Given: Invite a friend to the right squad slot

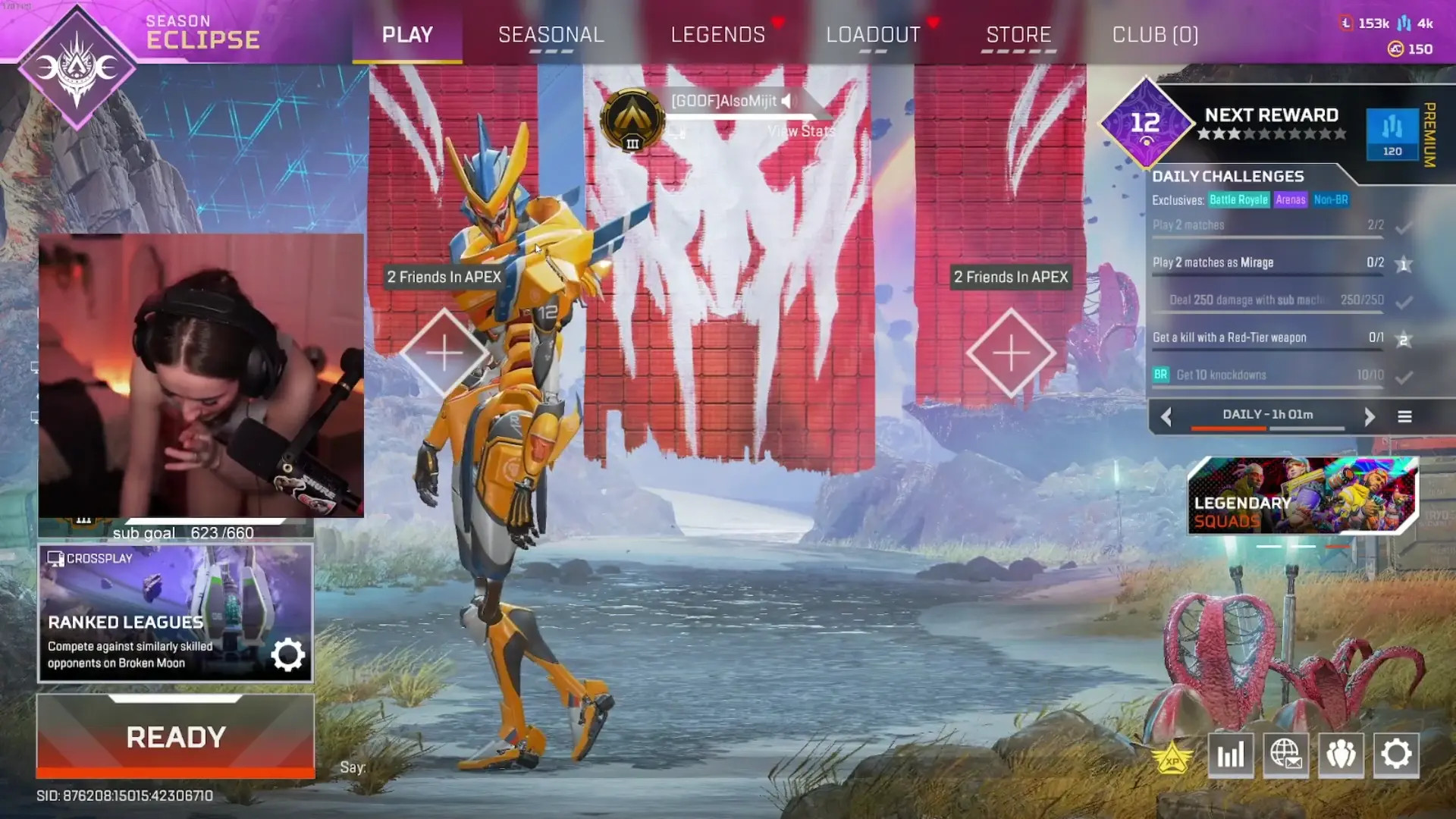Looking at the screenshot, I should (x=1011, y=353).
